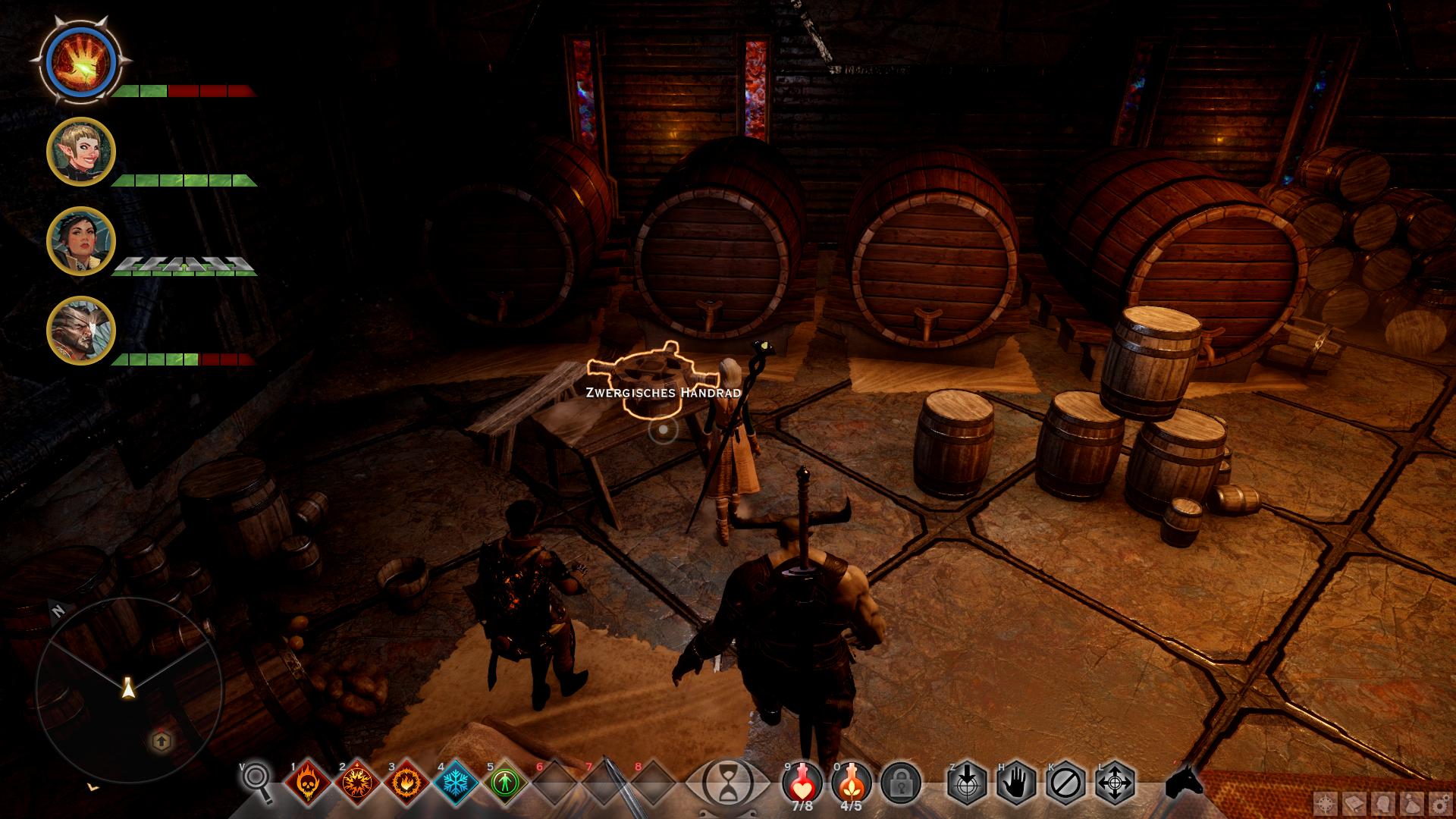Select the crossed-circle disengage command
Viewport: 1456px width, 819px height.
pos(1065,783)
